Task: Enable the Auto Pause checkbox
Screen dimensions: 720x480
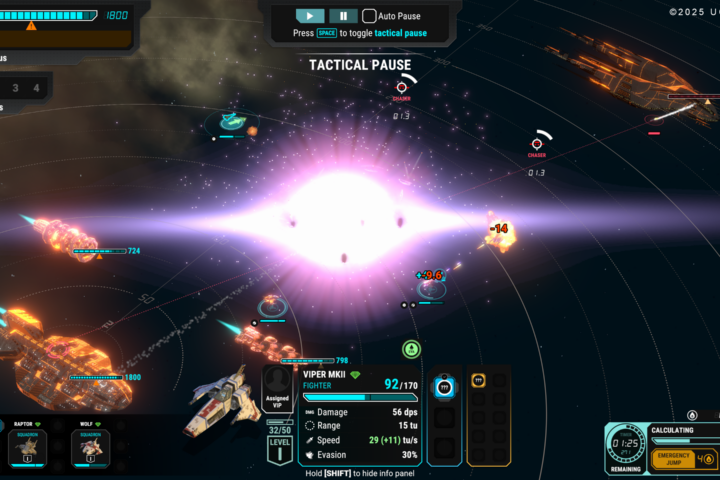Action: coord(369,16)
